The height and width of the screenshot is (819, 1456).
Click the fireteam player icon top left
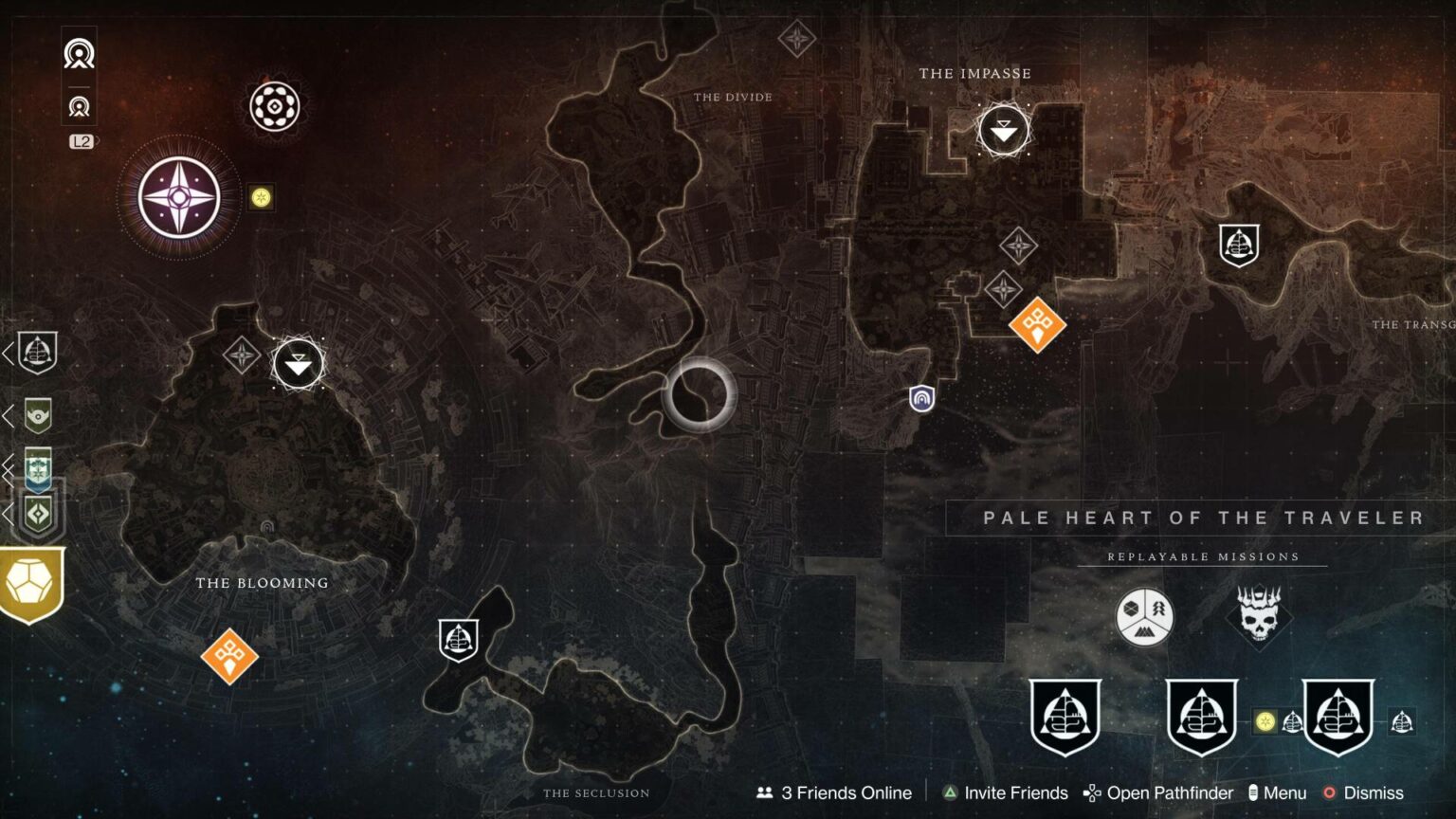(78, 54)
